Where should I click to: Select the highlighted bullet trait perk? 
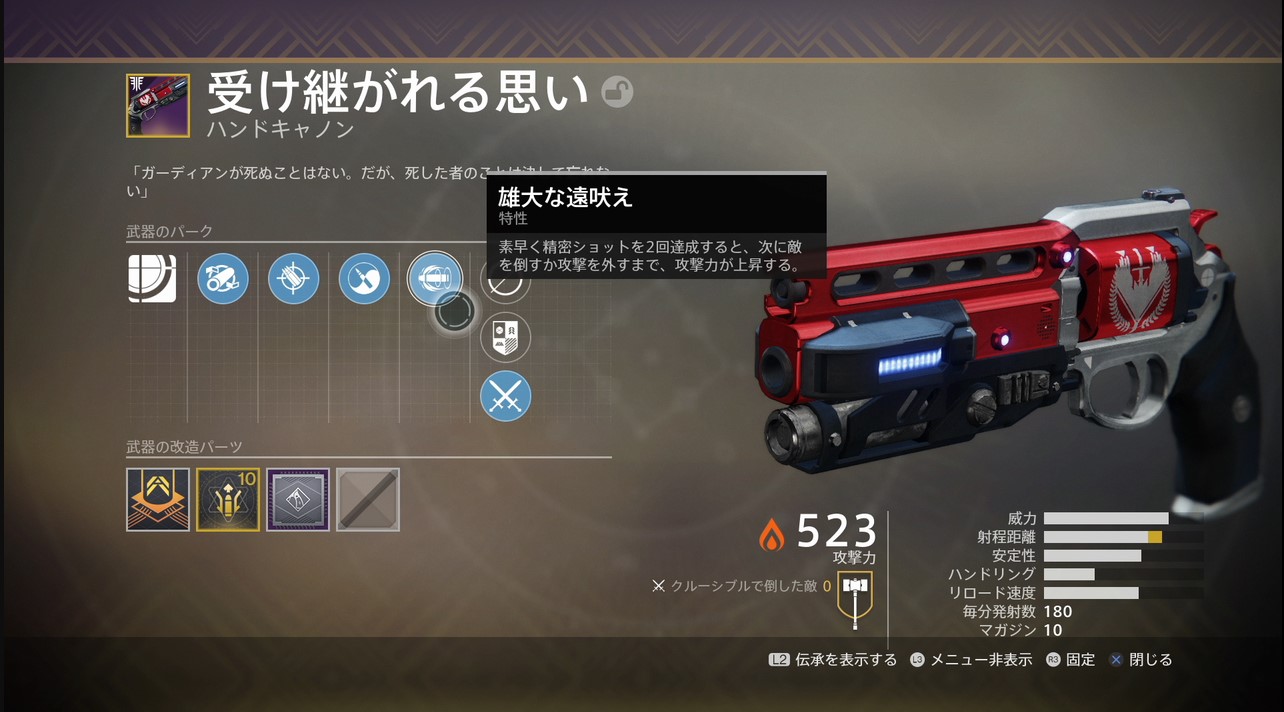point(435,278)
